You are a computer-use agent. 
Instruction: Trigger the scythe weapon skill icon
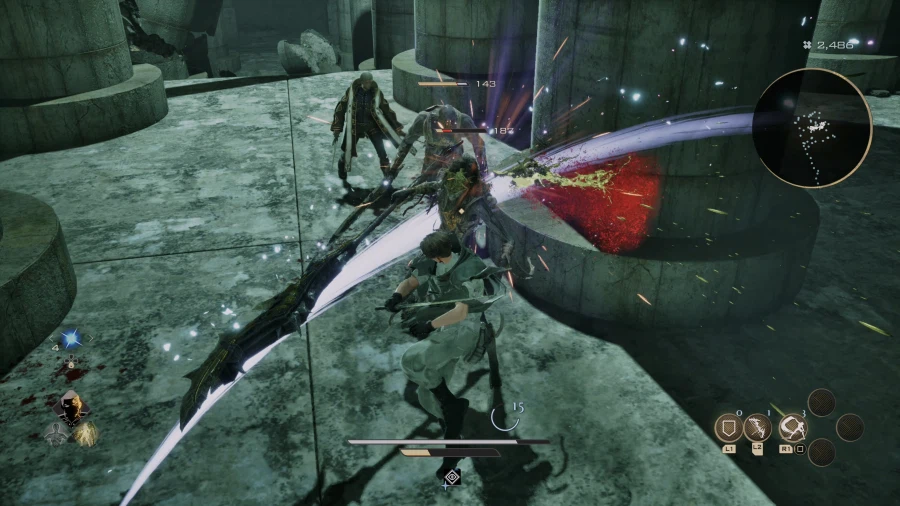793,429
